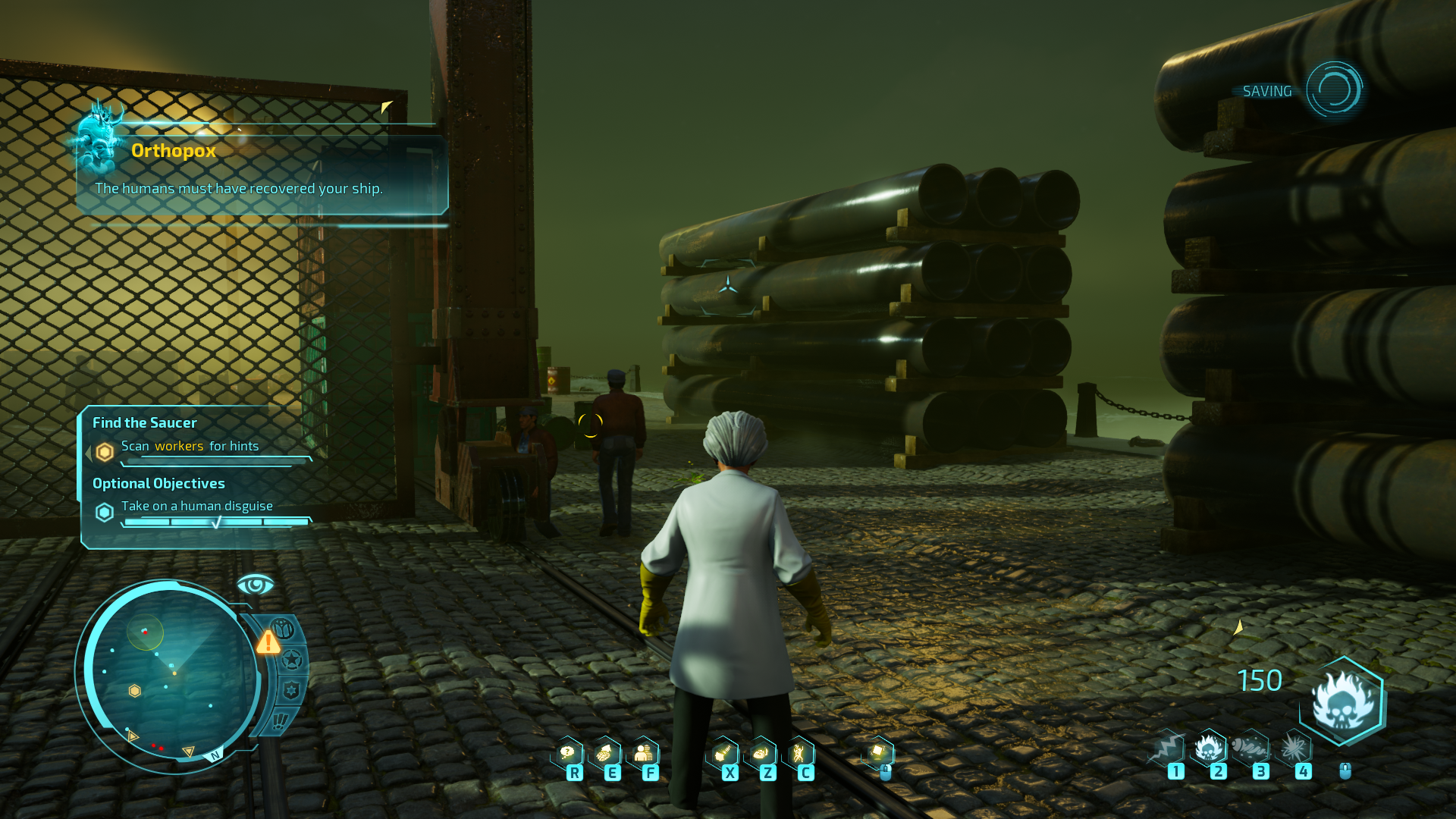Click the orange warning triangle alert icon

coord(268,643)
